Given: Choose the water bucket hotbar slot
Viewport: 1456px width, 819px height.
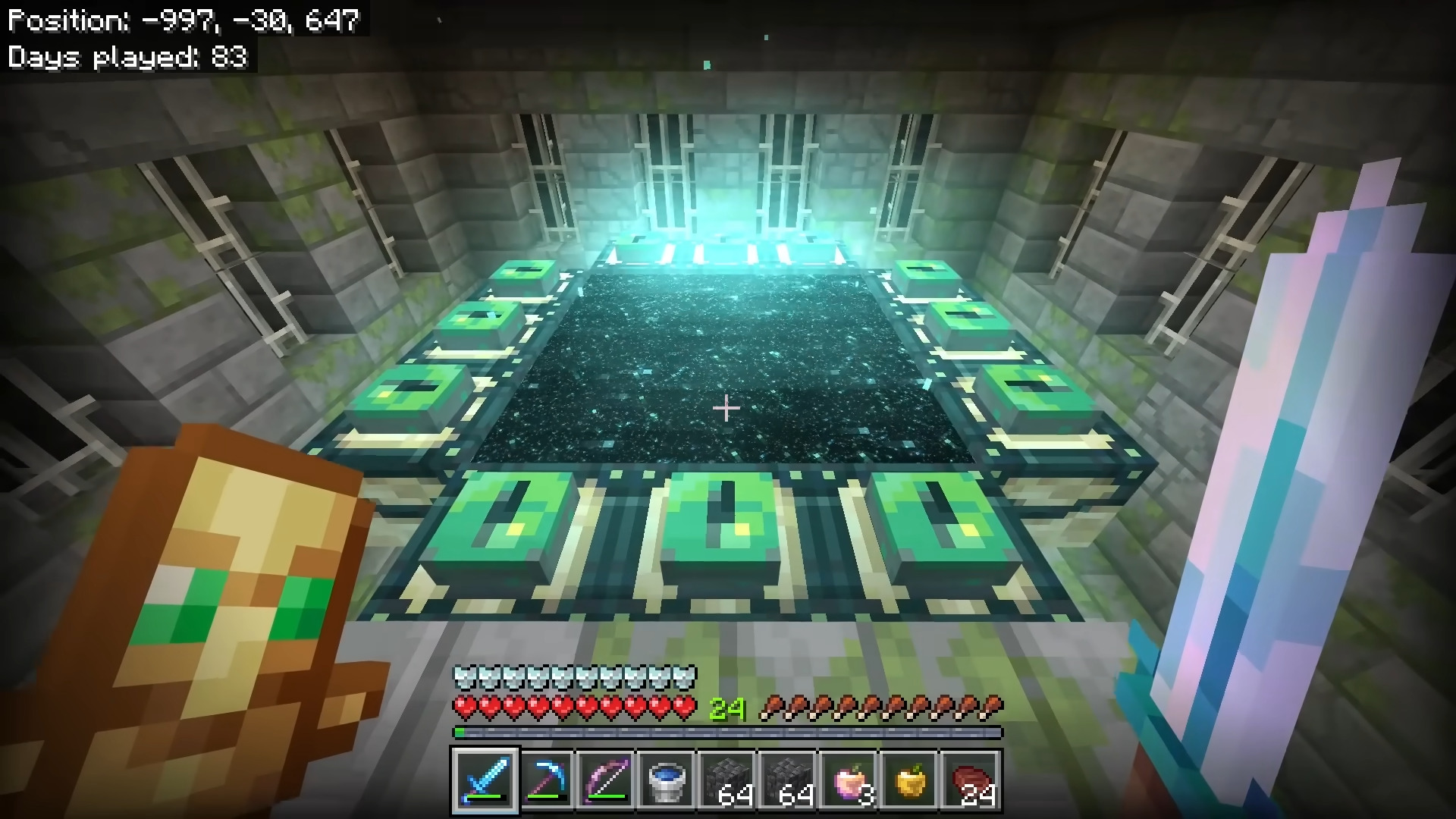Looking at the screenshot, I should pos(667,780).
